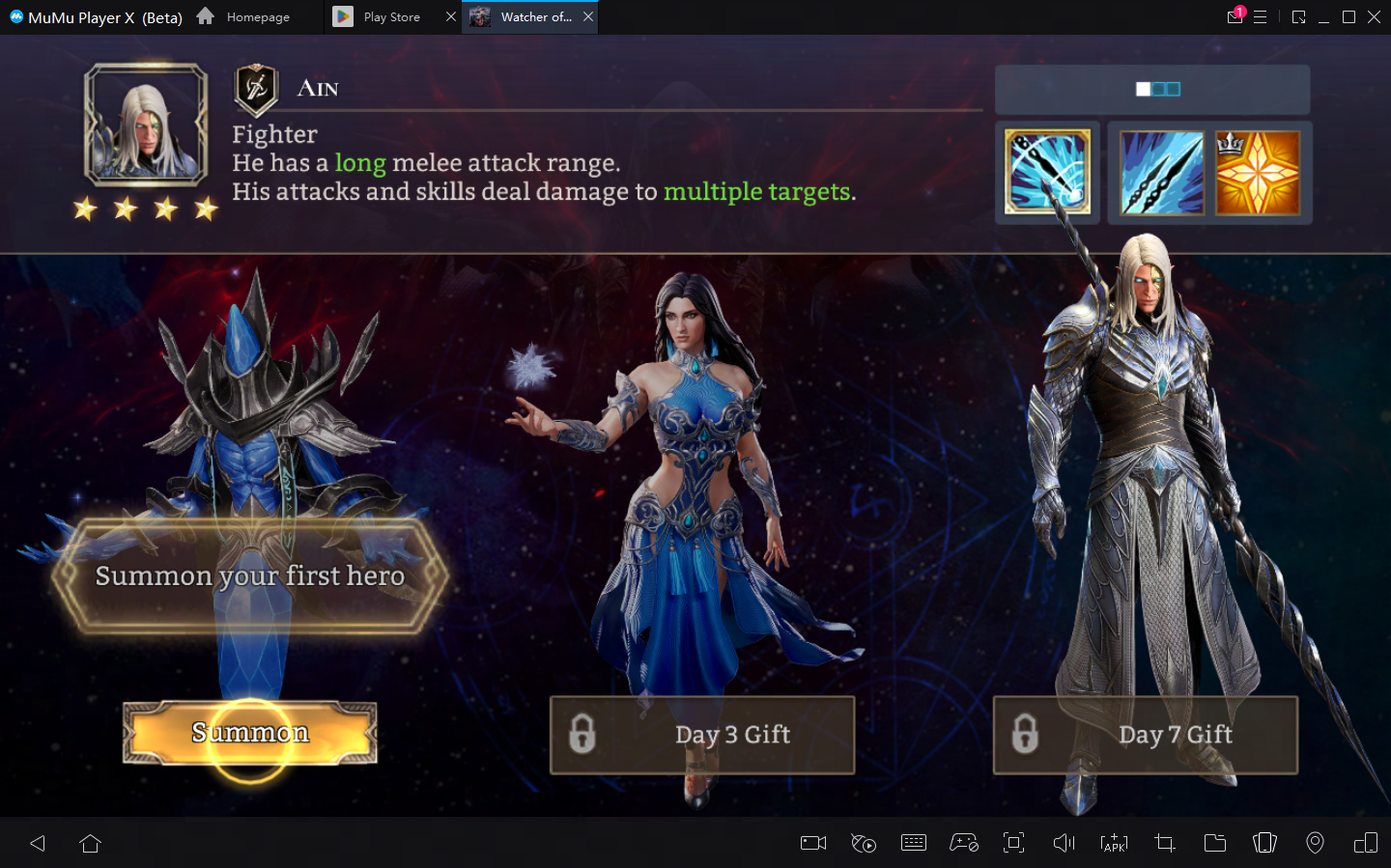Select Ain's hero portrait
This screenshot has width=1391, height=868.
pyautogui.click(x=146, y=125)
